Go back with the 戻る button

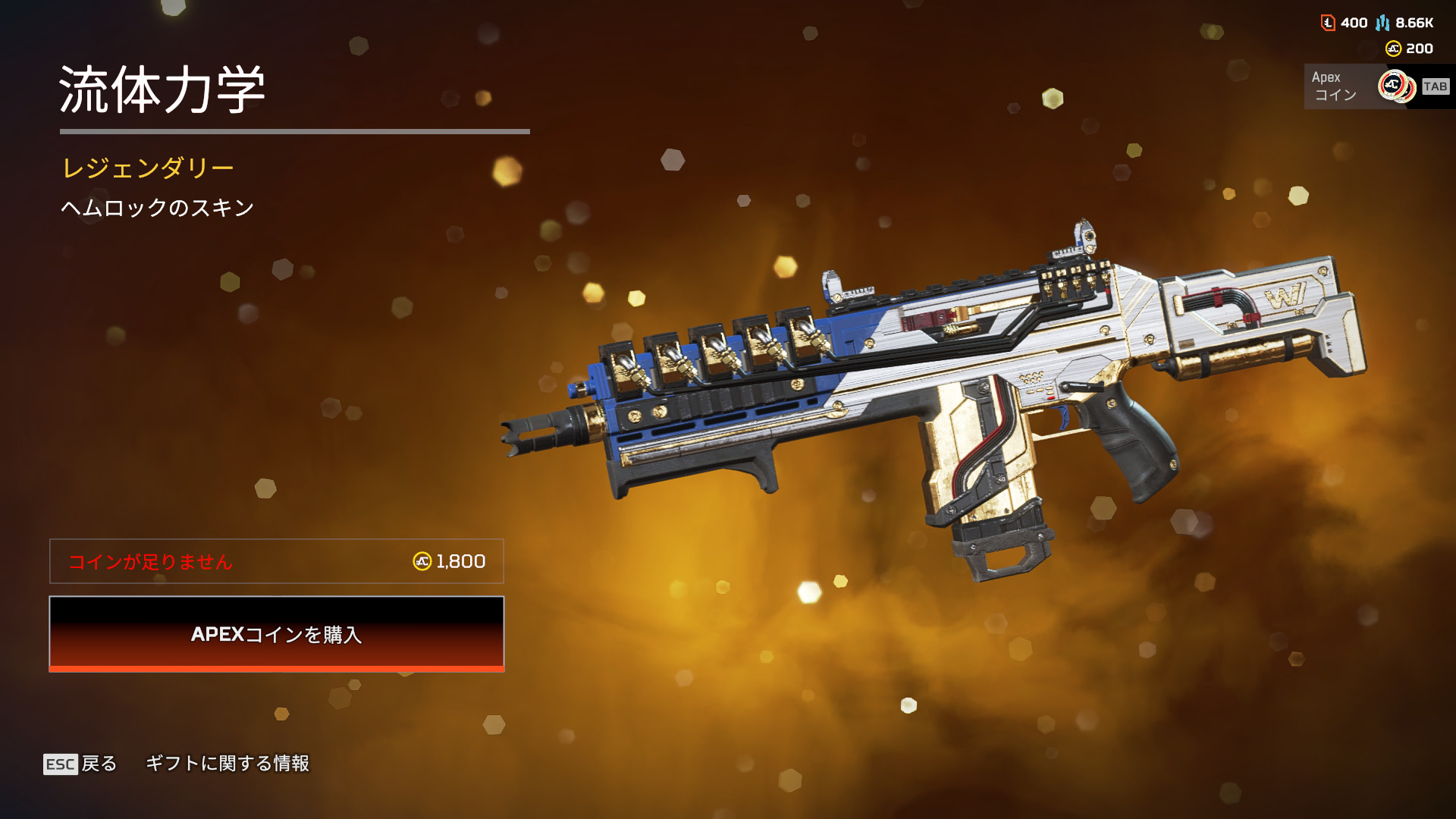80,764
